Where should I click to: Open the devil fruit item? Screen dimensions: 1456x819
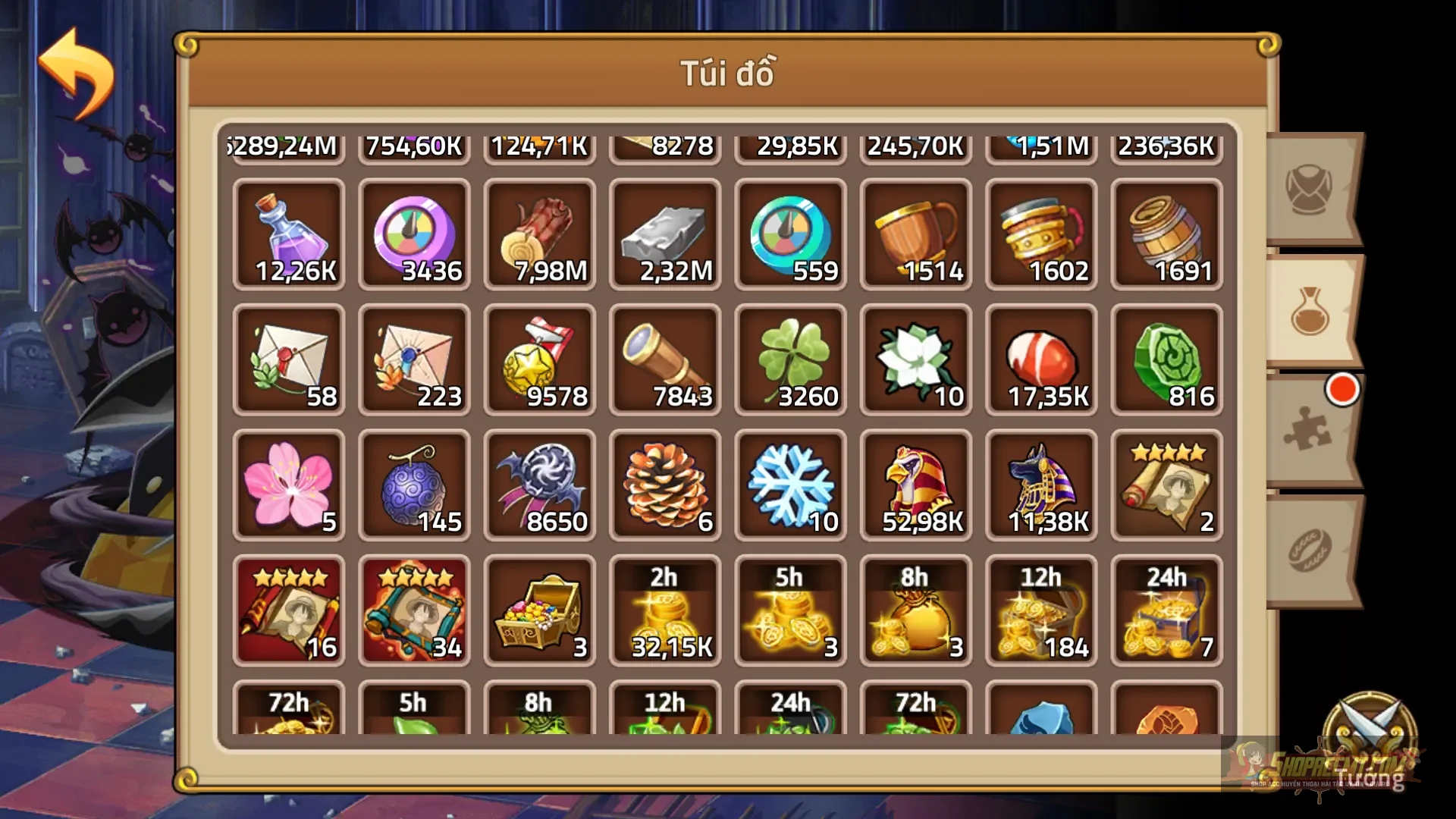coord(414,485)
